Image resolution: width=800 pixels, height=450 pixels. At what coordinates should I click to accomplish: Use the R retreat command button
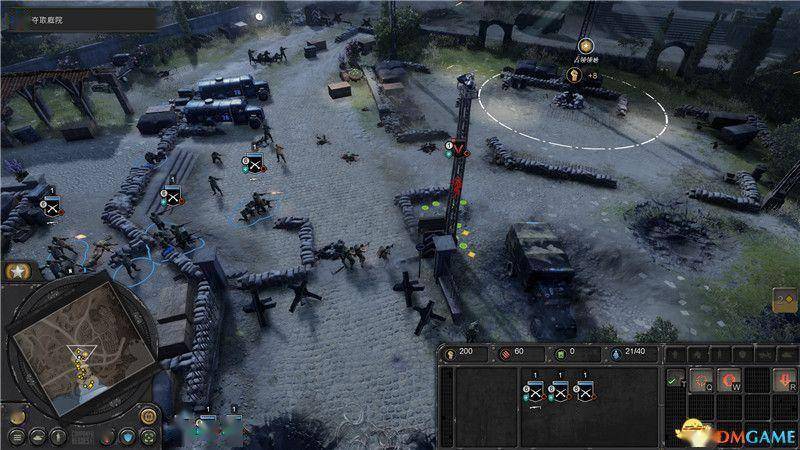[x=788, y=378]
